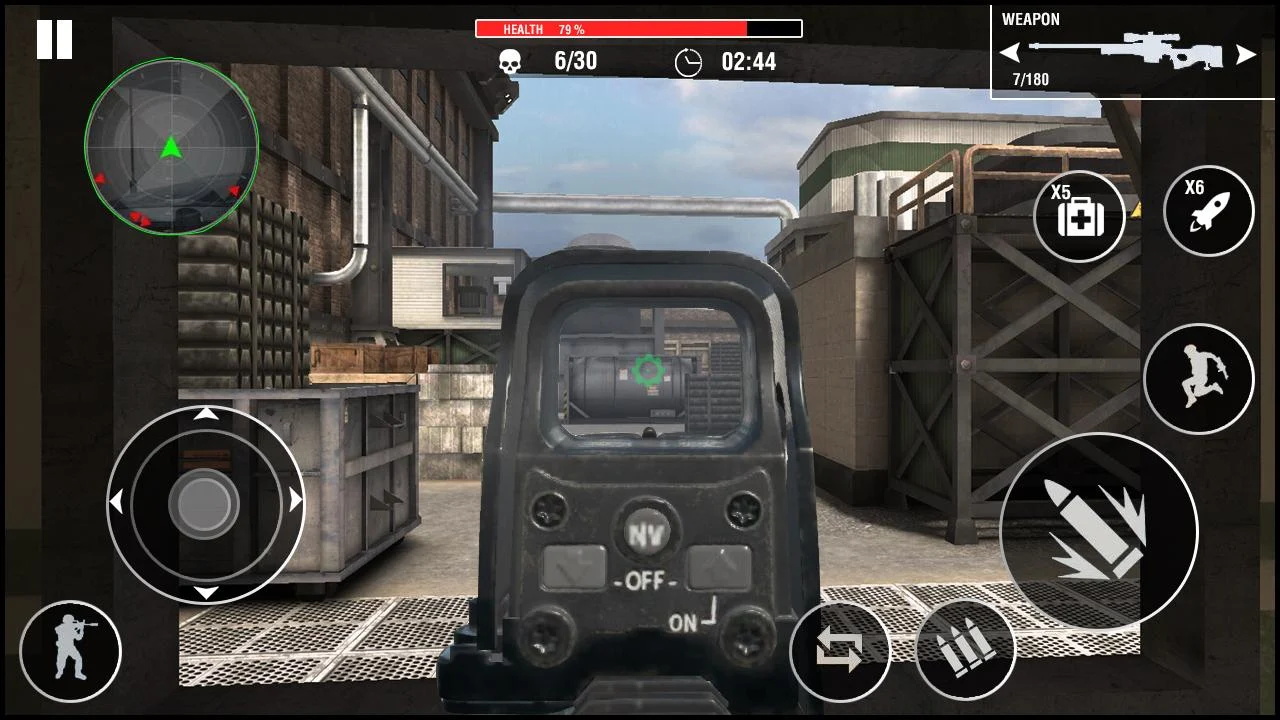Launch a rocket

1208,211
